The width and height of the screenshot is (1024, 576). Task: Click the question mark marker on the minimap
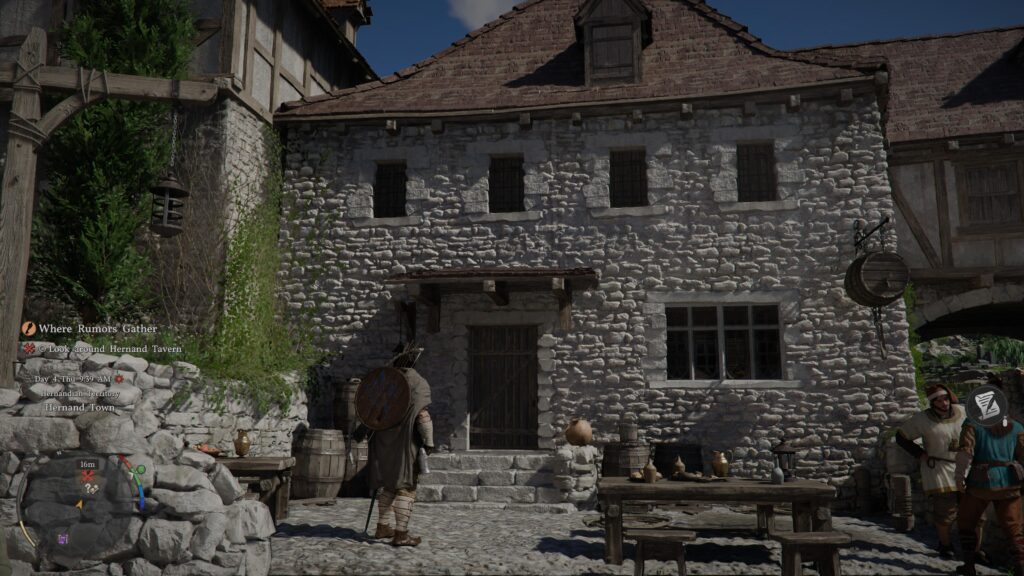(x=87, y=489)
